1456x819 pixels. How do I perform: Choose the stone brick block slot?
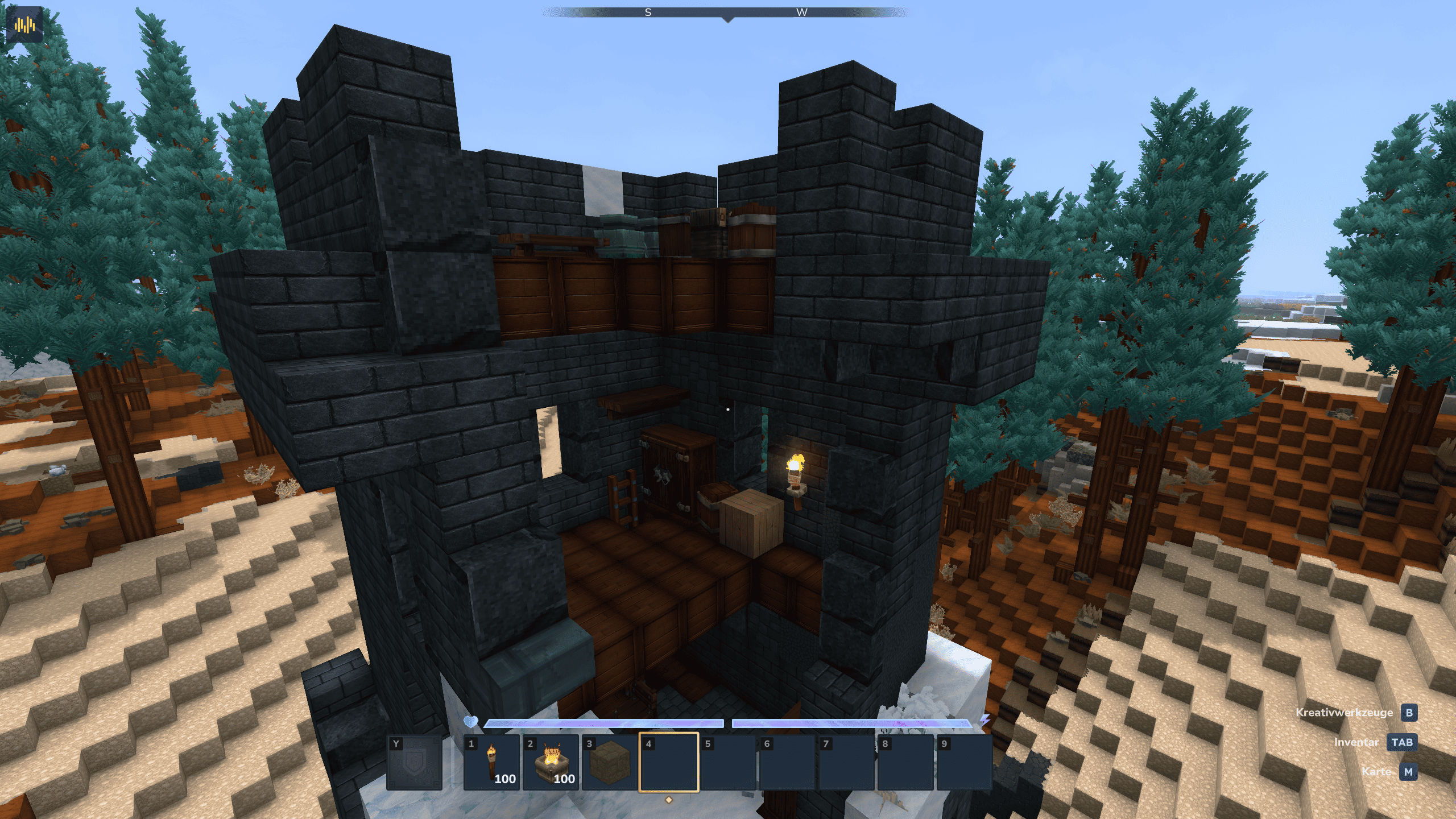point(610,762)
